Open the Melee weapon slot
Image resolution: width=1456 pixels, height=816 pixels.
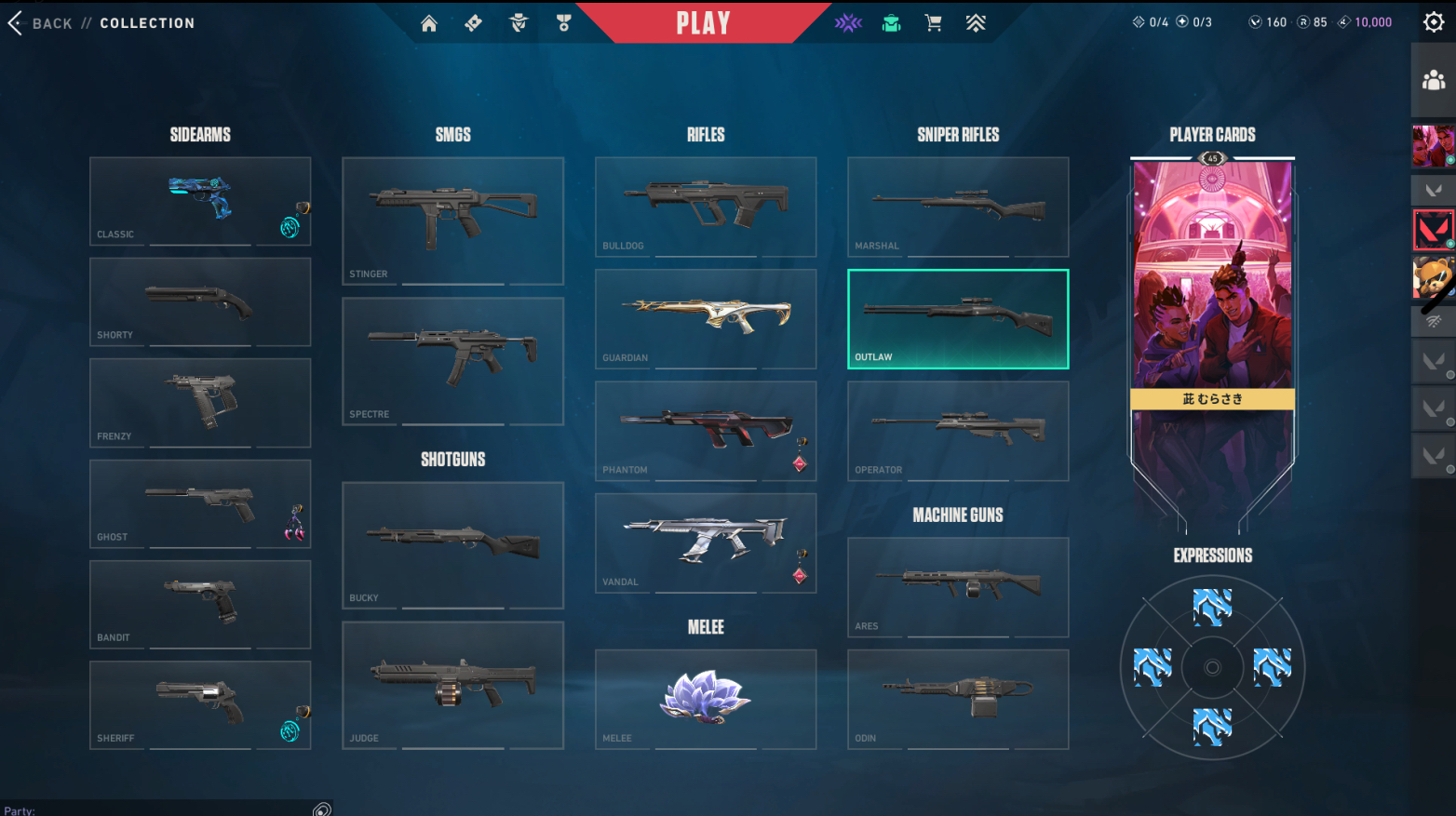(706, 699)
